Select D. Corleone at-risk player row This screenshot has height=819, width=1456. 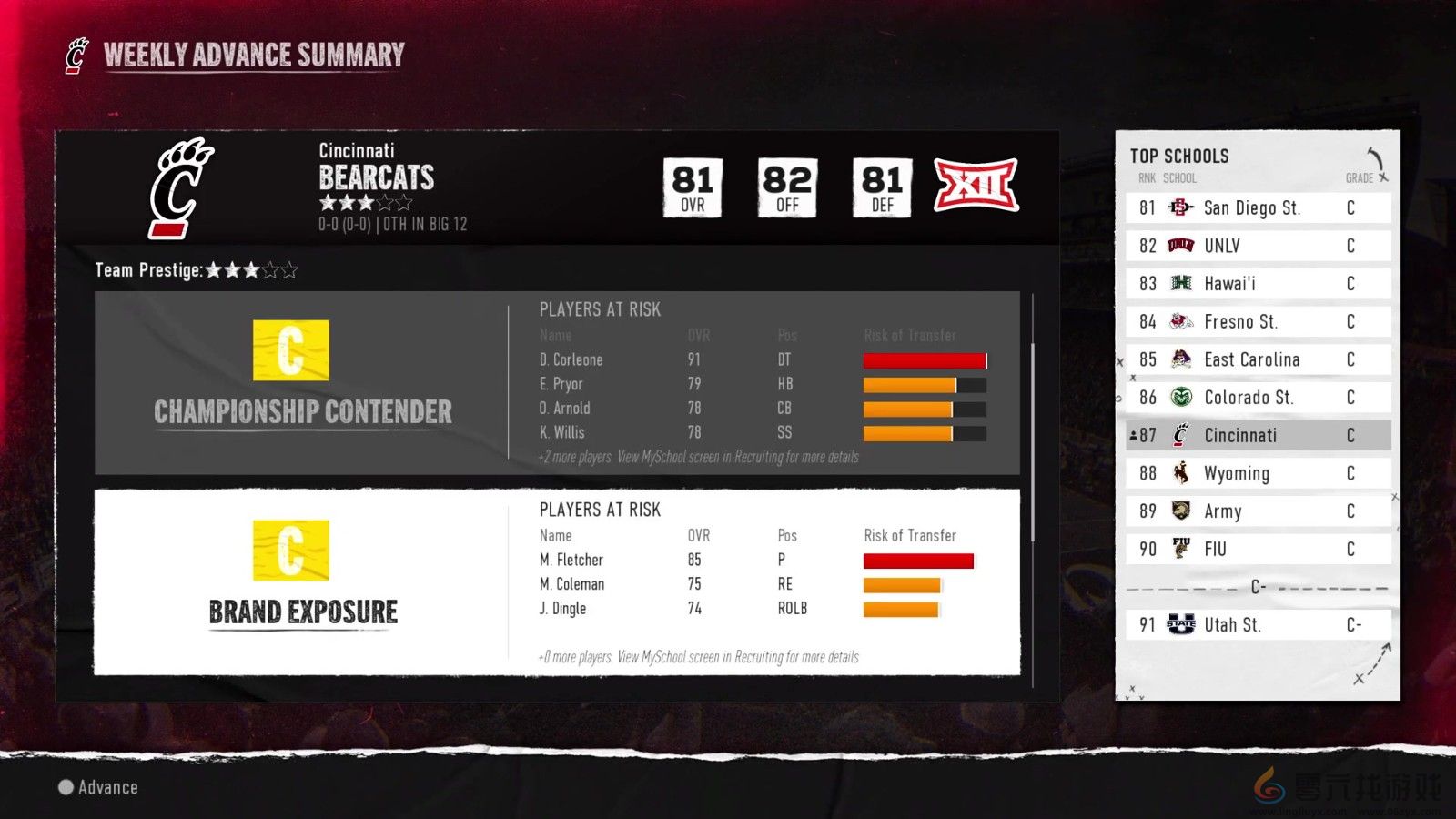(761, 359)
